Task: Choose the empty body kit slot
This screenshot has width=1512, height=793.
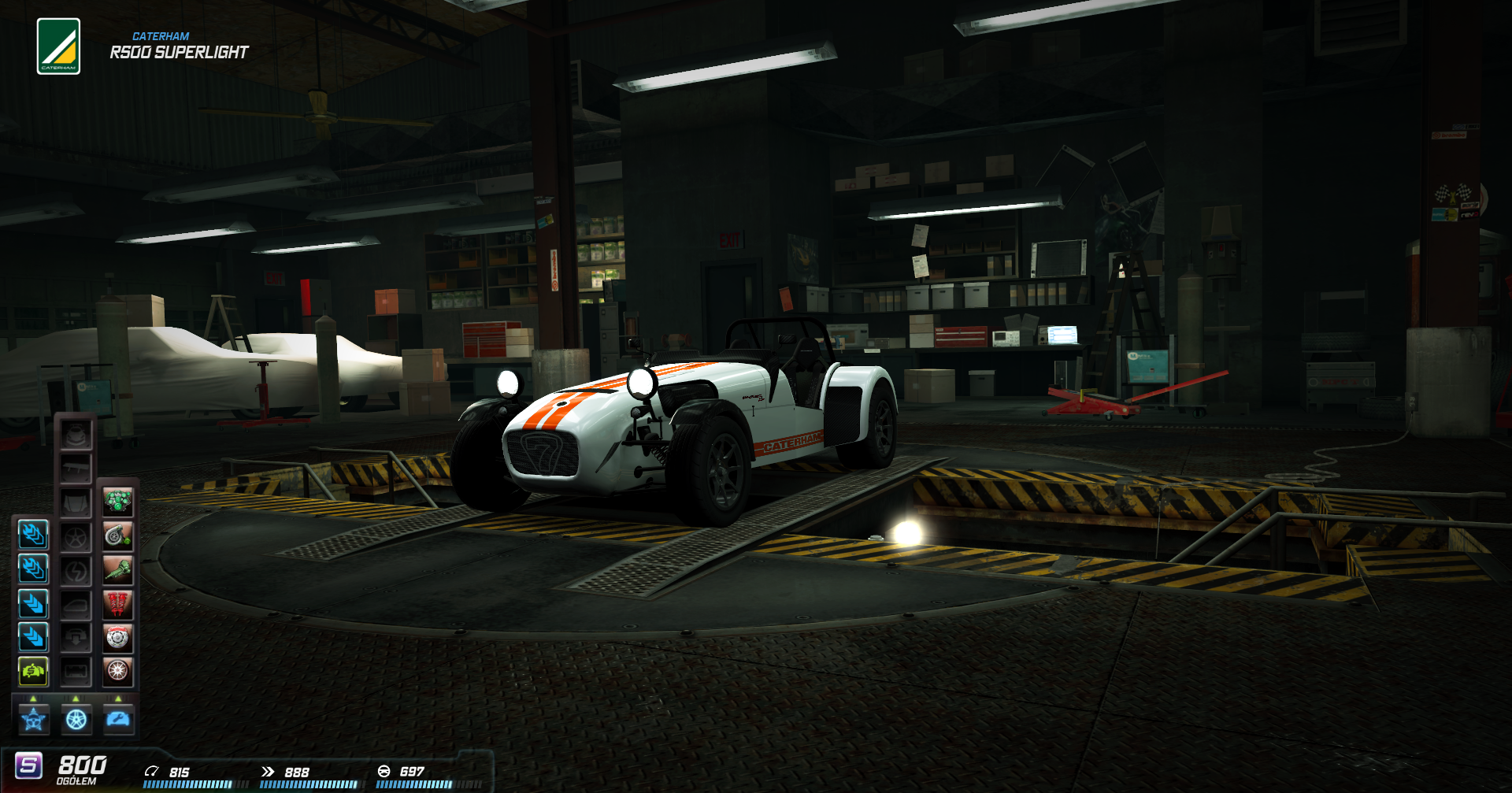Action: point(76,435)
